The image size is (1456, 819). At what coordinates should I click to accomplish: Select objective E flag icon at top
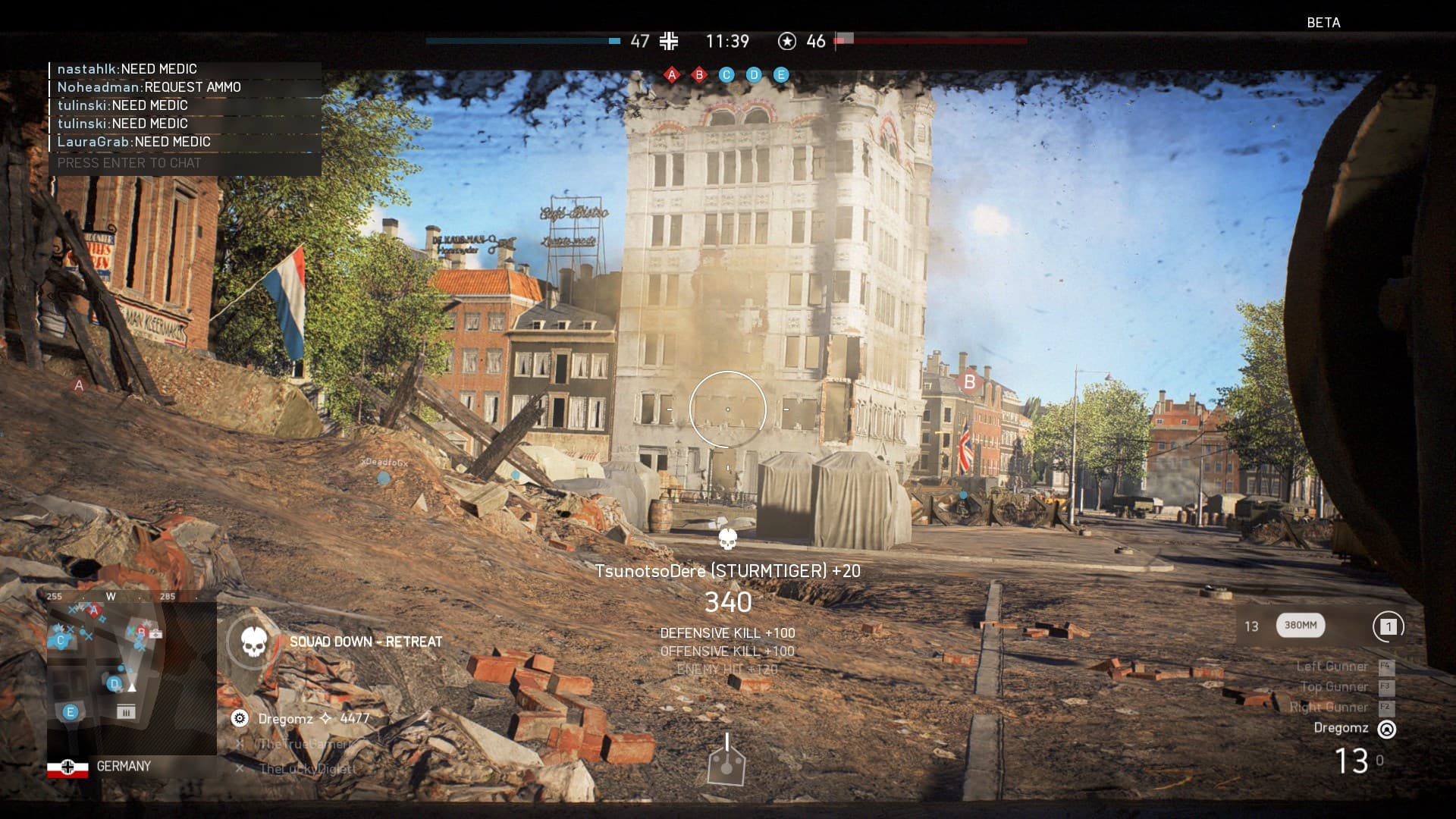[x=781, y=74]
